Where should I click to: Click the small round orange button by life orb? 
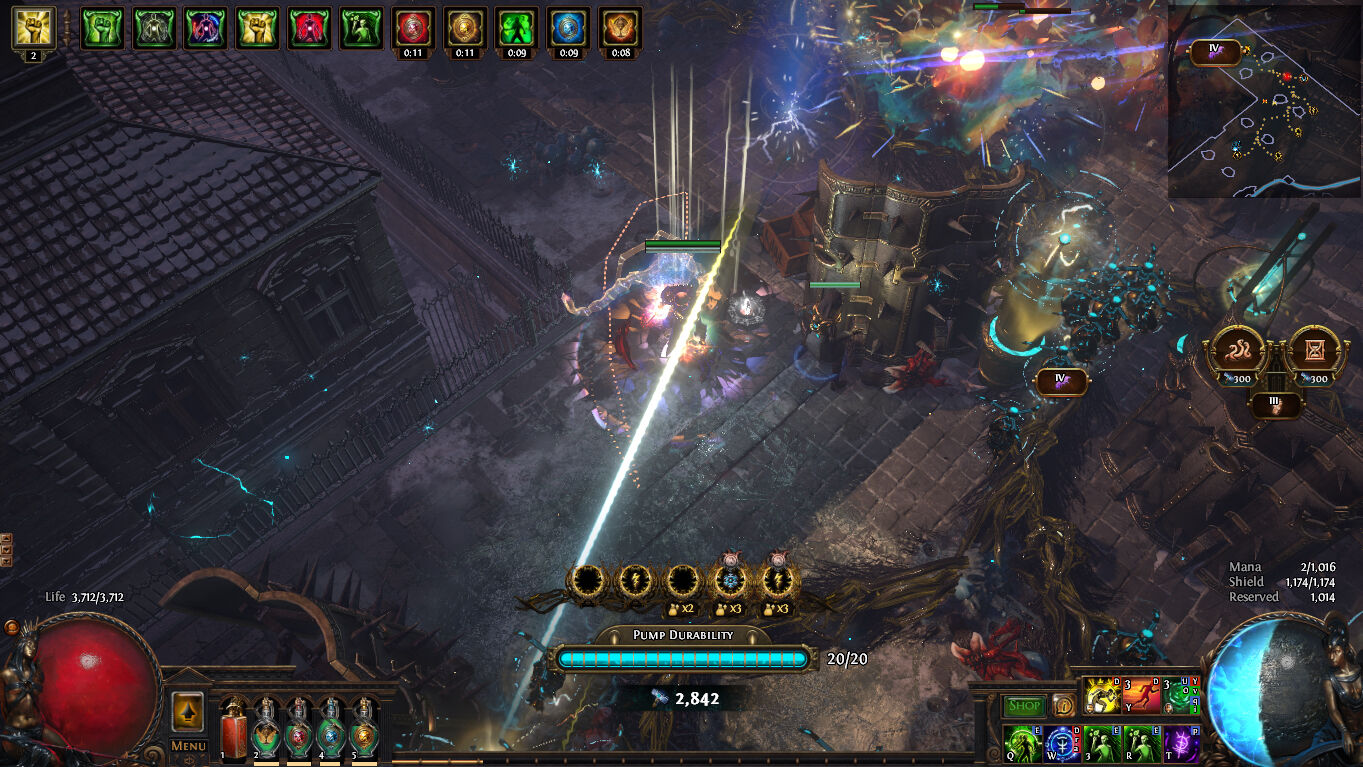pos(12,627)
